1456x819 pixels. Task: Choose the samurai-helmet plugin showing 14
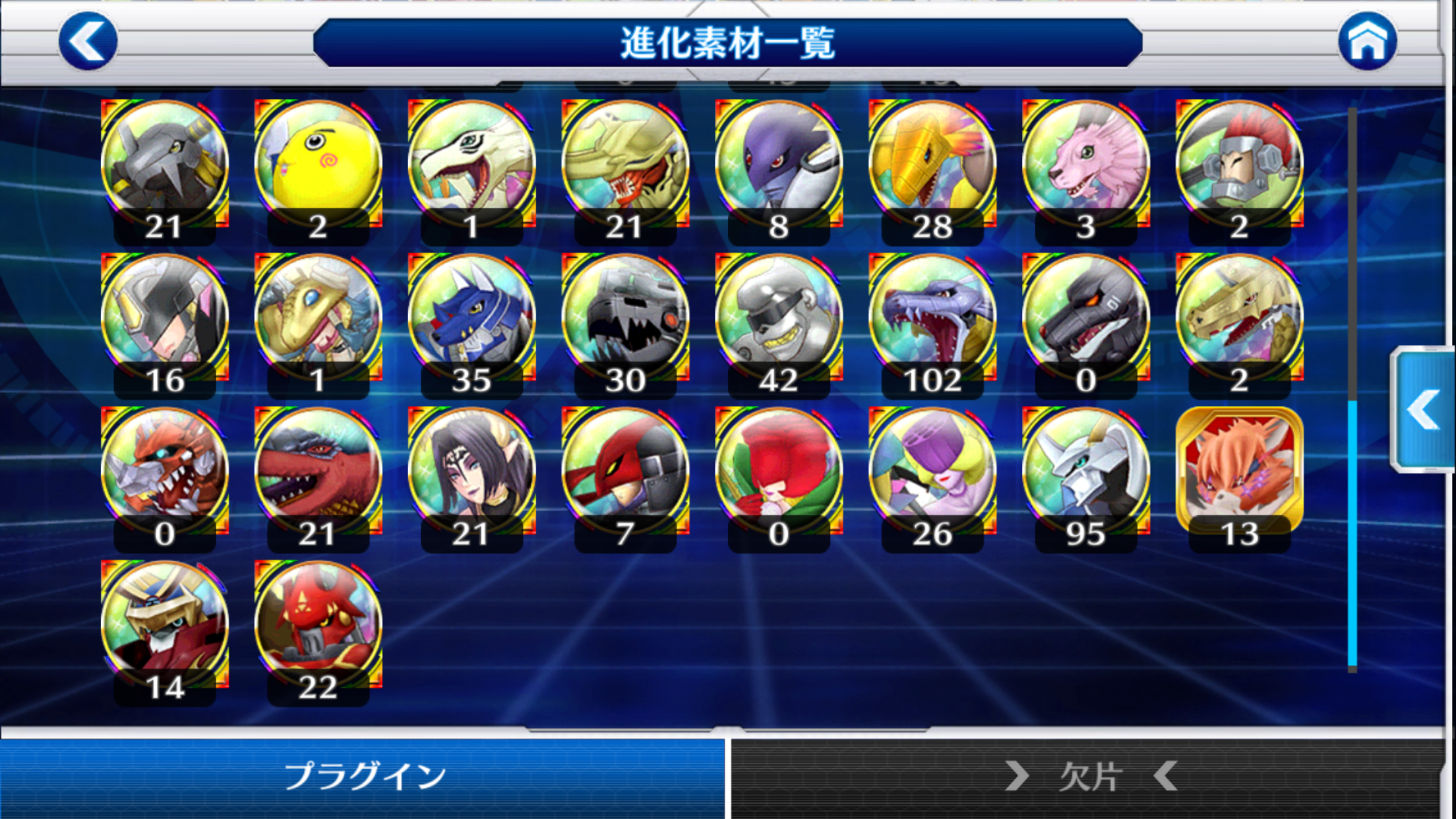pyautogui.click(x=165, y=626)
